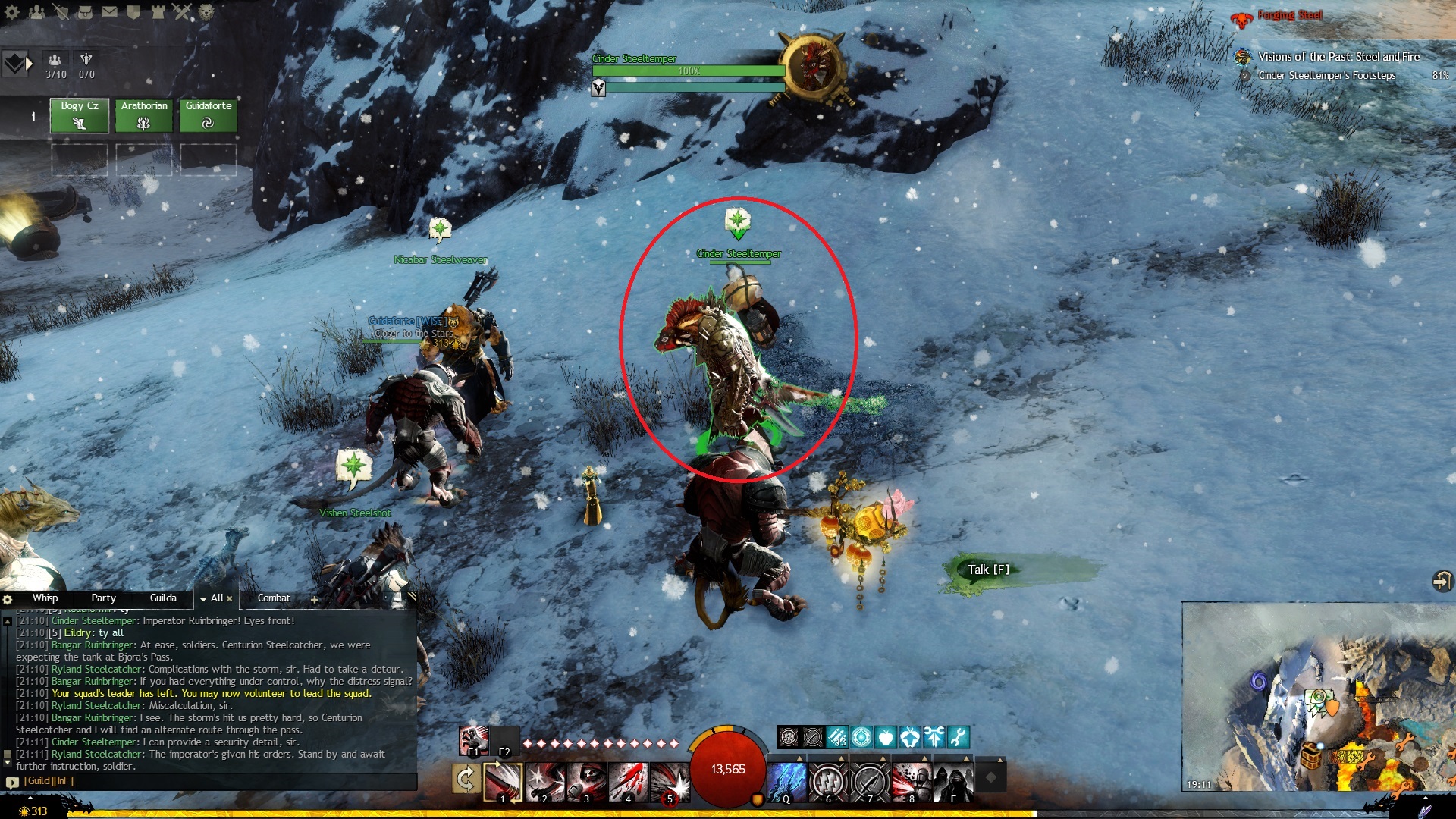The image size is (1456, 819).
Task: Open the mail envelope icon
Action: [x=109, y=11]
